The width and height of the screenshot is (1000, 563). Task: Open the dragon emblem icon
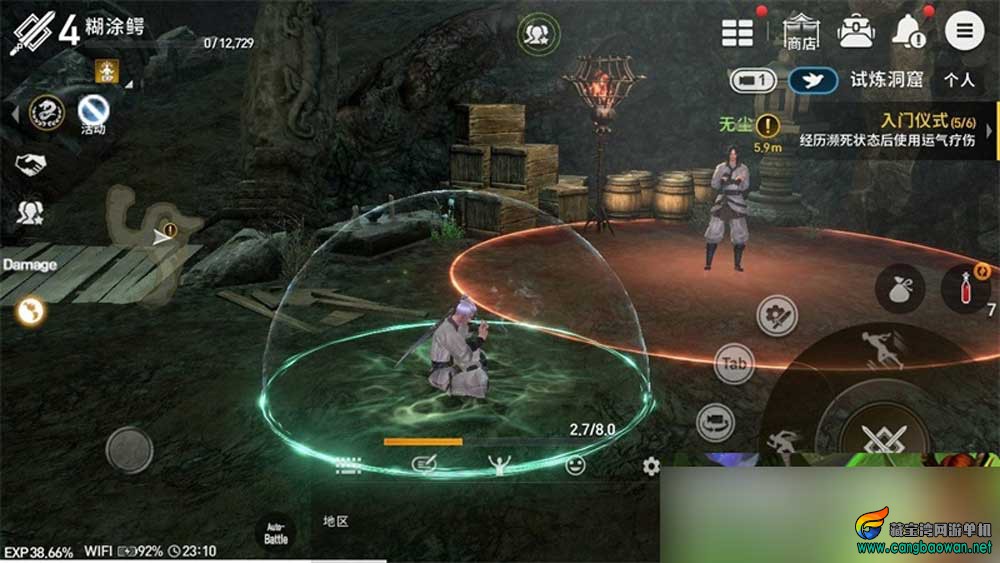click(x=46, y=110)
